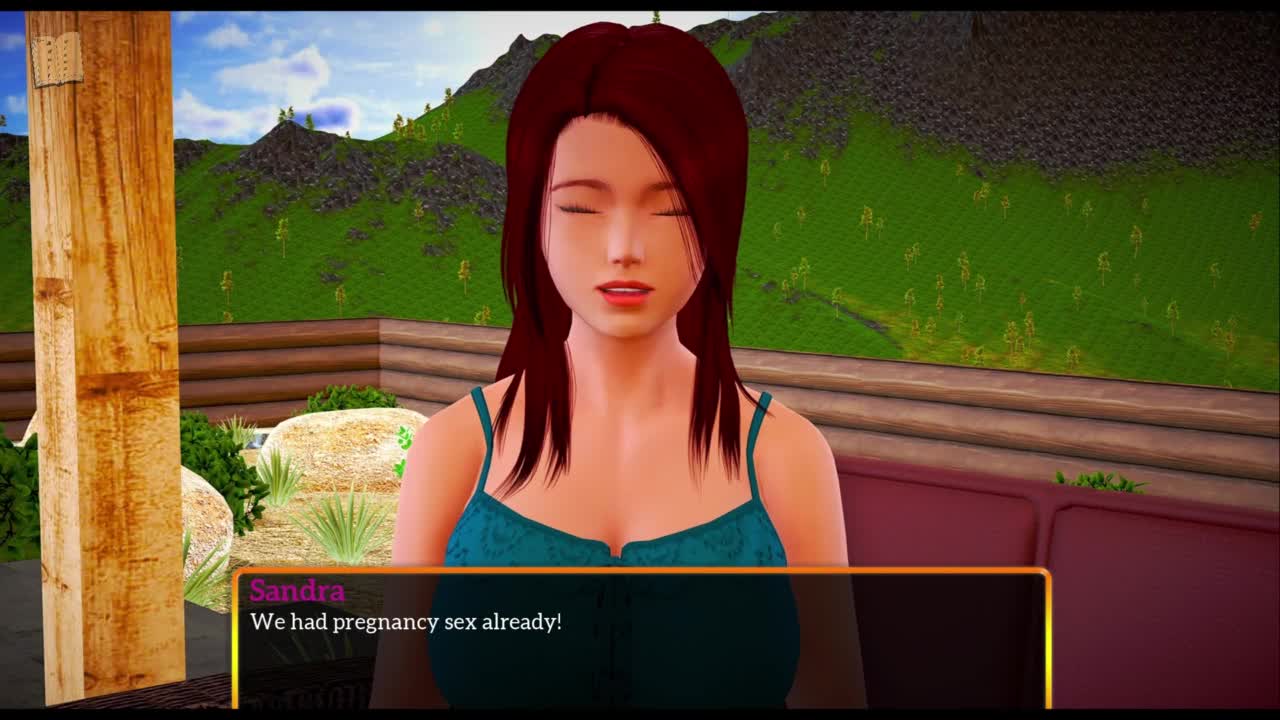Open the book journal icon

[x=57, y=60]
